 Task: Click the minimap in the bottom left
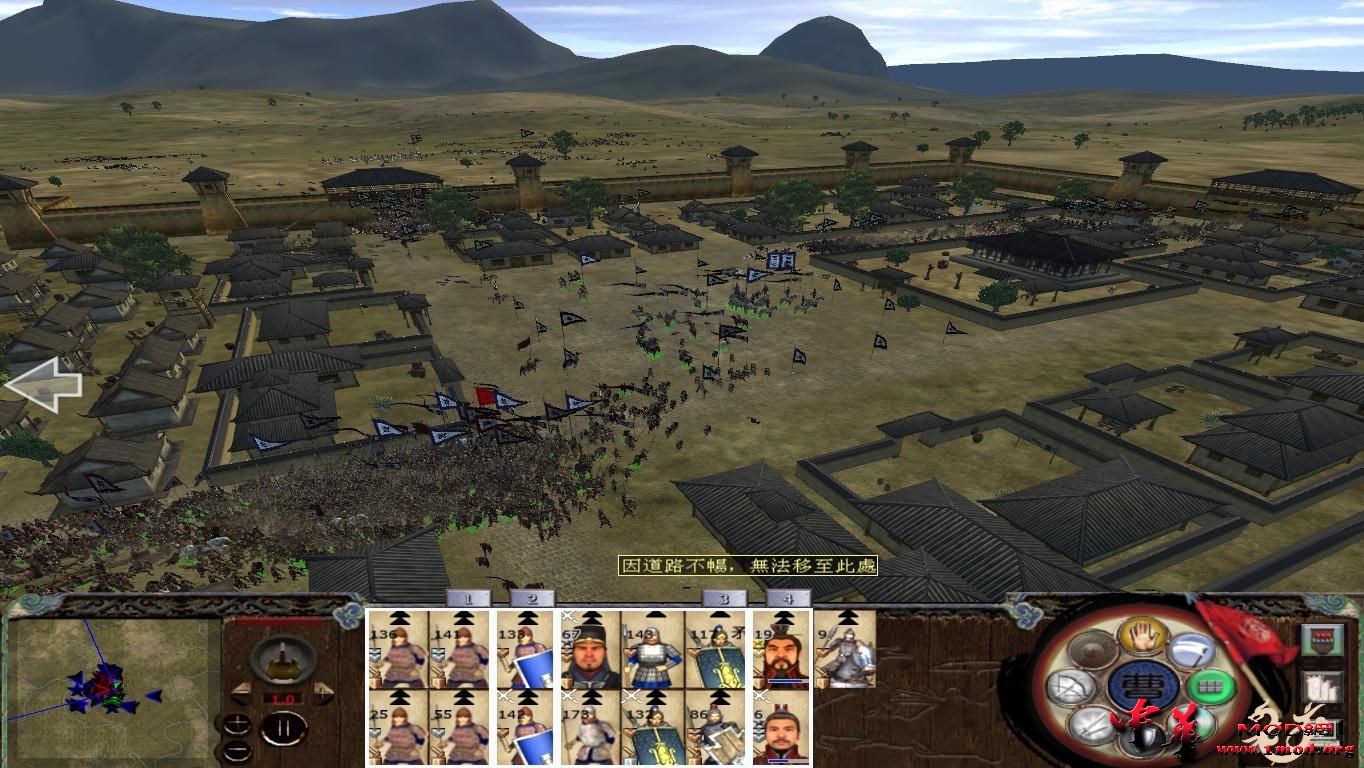tap(110, 690)
